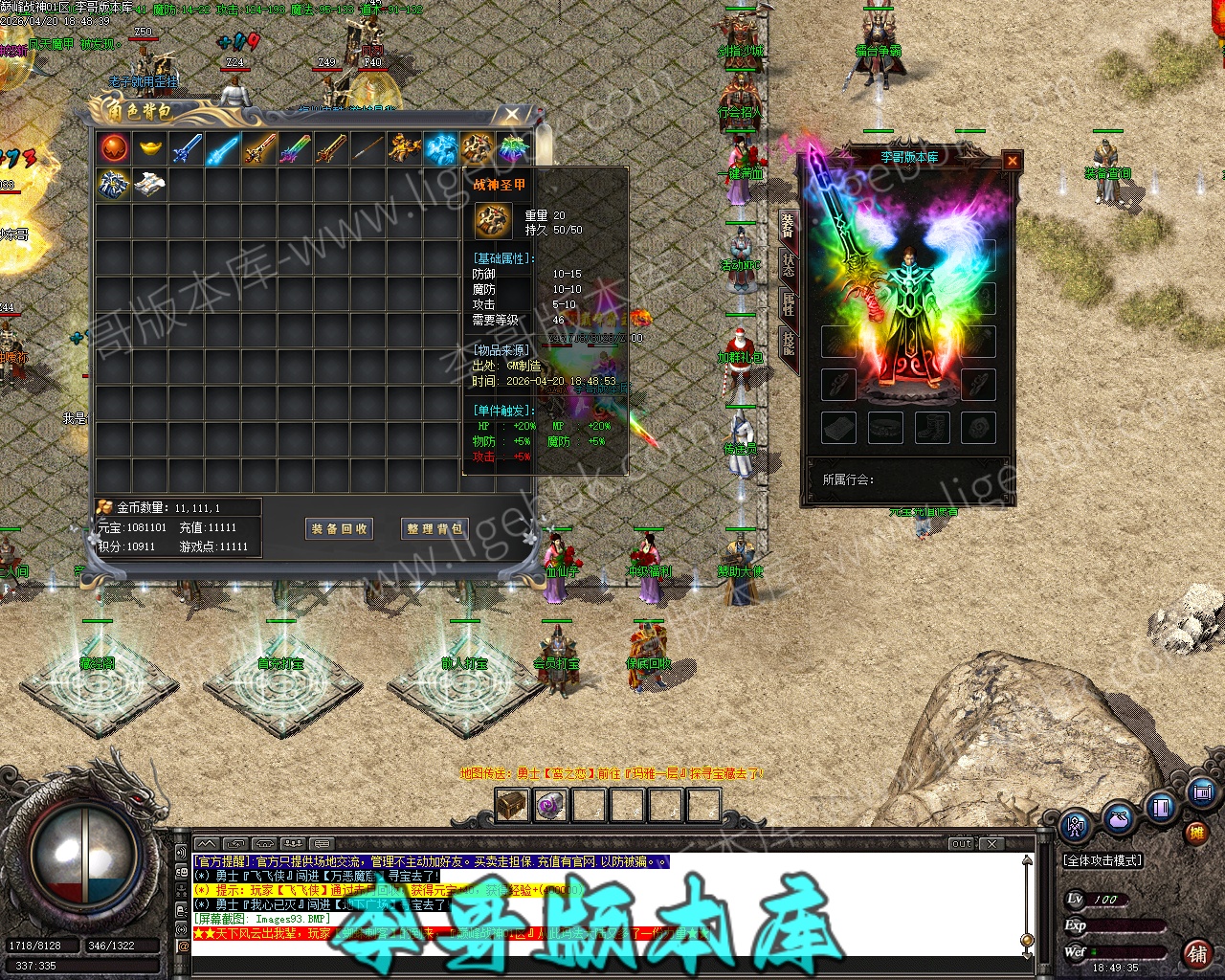Show the 技能 skills tab
Screen dimensions: 1225x980
pos(789,342)
